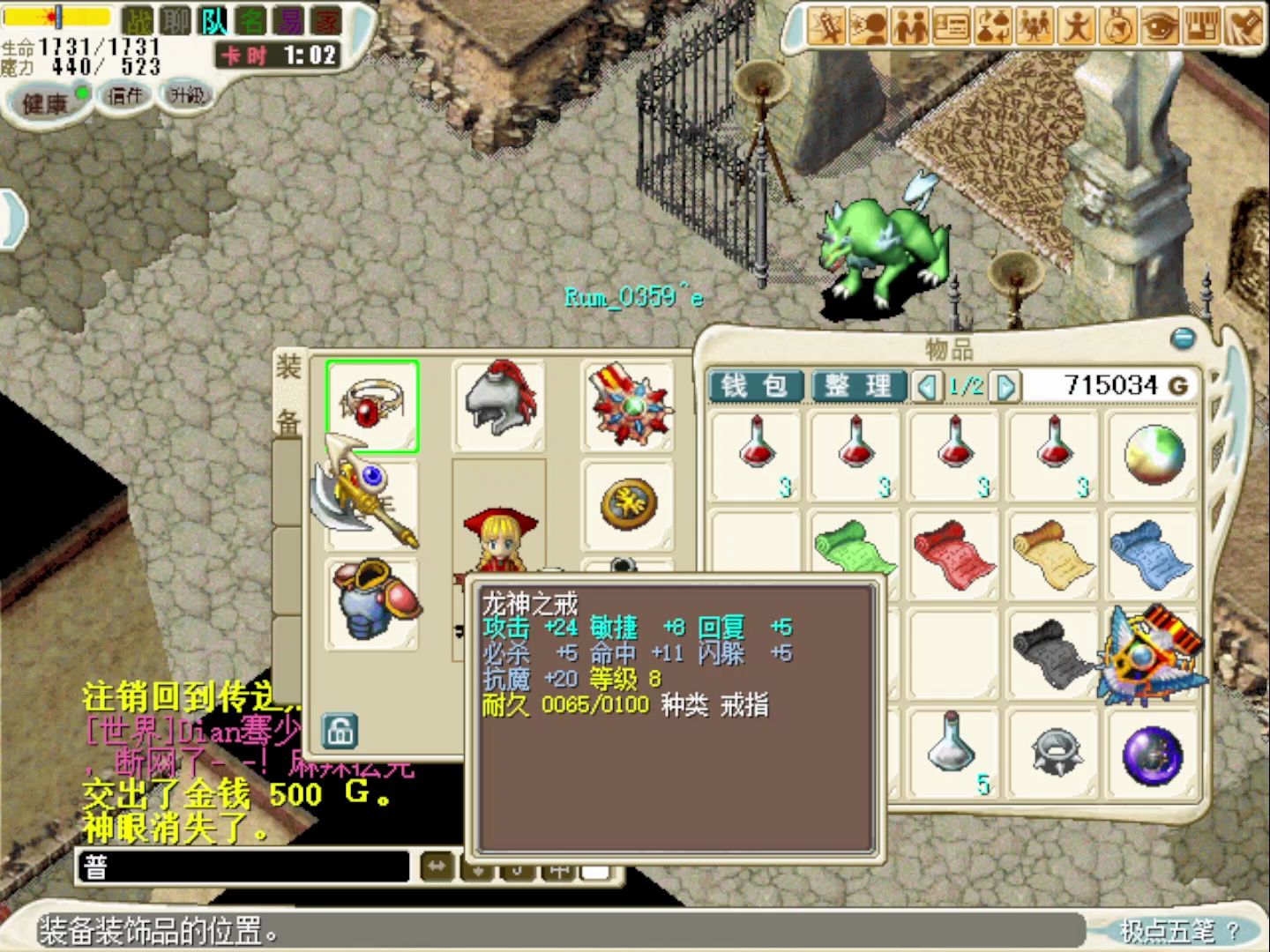Viewport: 1270px width, 952px height.
Task: Select the purple orb item
Action: (1150, 755)
